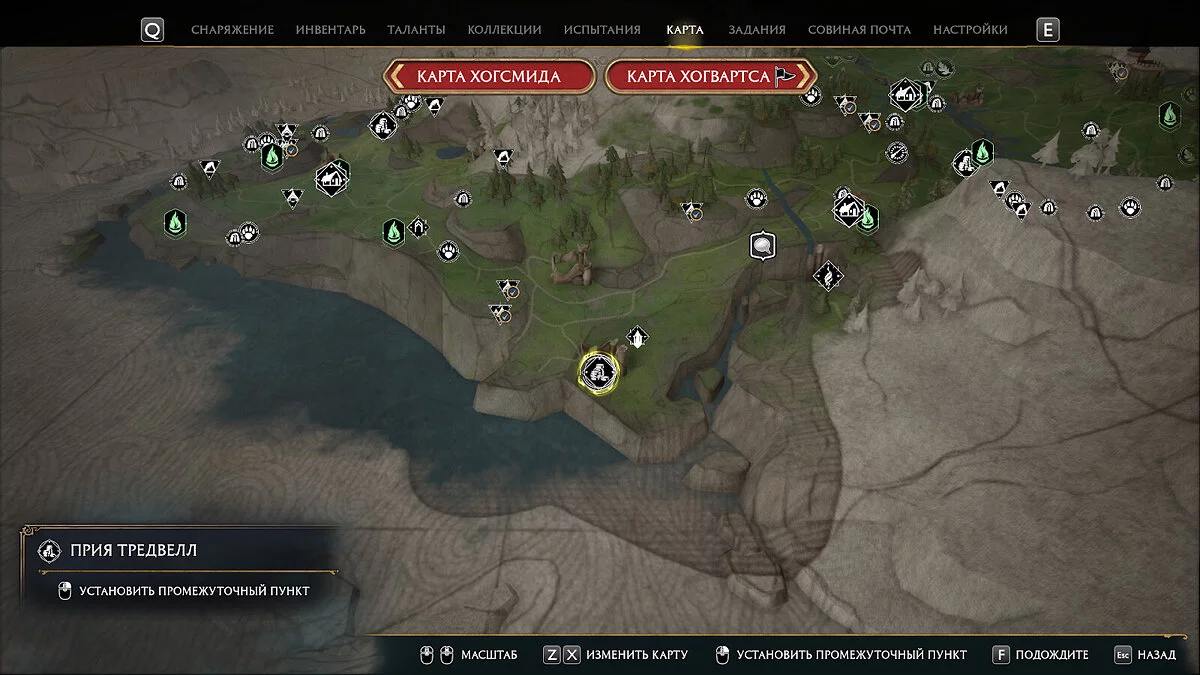The width and height of the screenshot is (1200, 675).
Task: Switch to Совиная почта tab
Action: [859, 30]
